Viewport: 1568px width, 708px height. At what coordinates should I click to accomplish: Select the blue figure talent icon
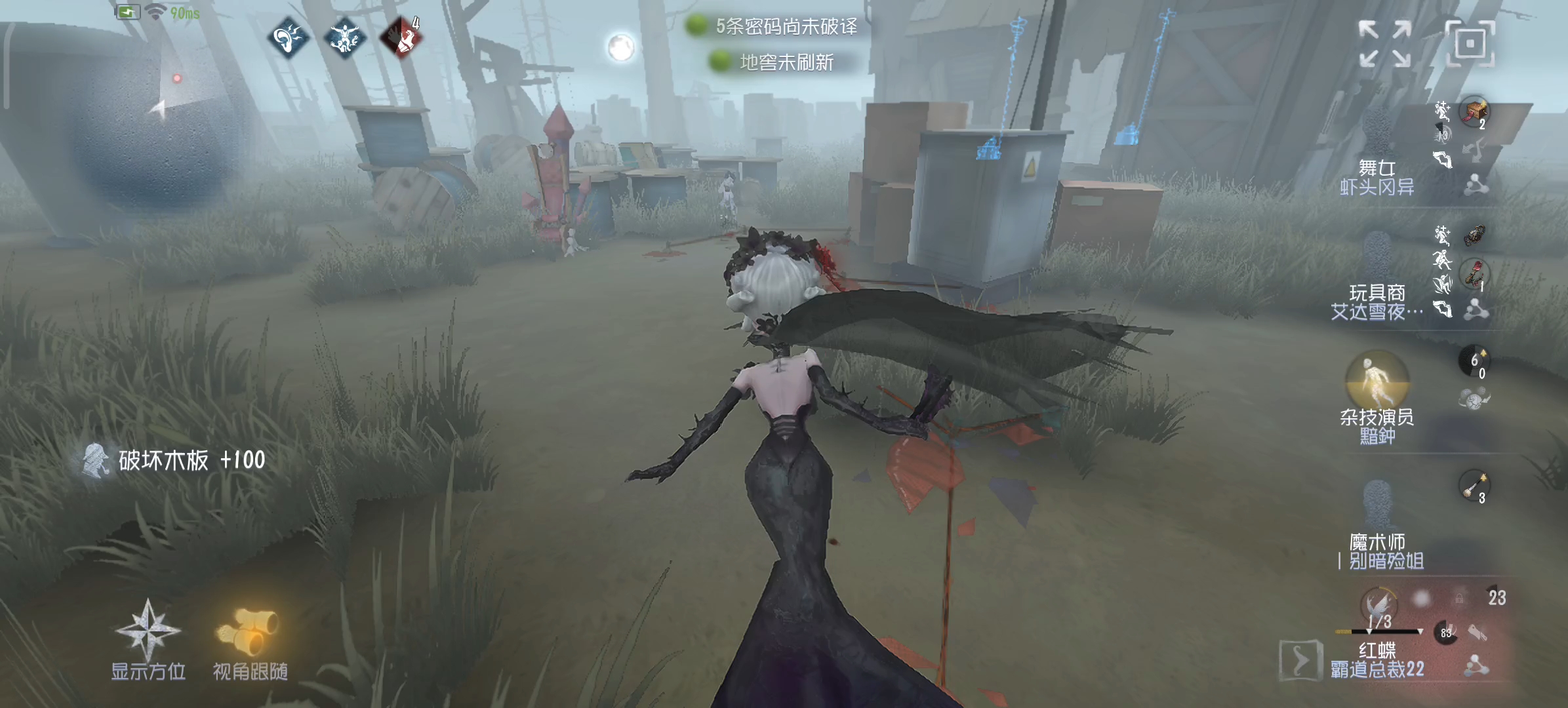[344, 39]
